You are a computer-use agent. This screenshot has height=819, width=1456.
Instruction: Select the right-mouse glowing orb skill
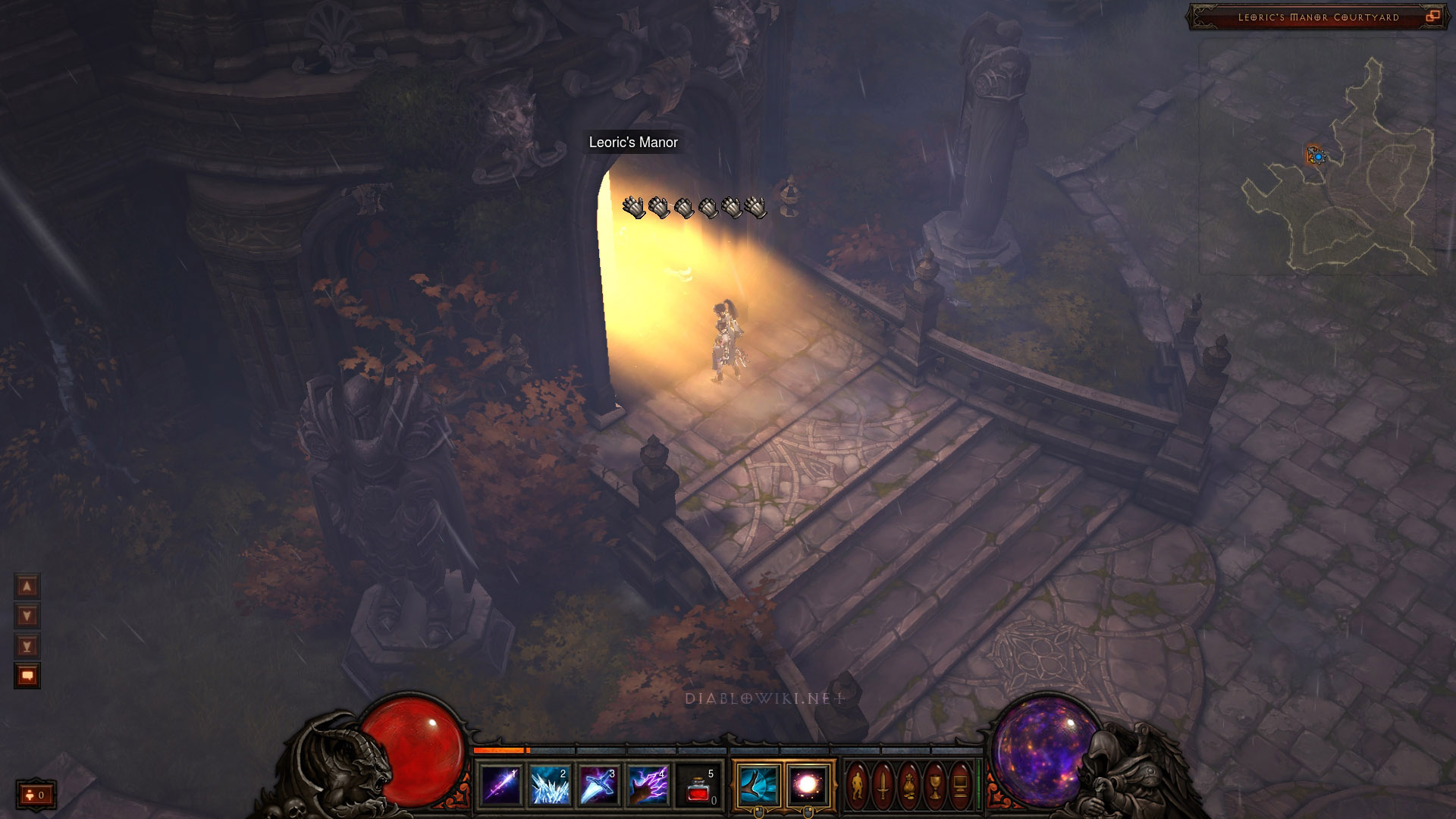808,786
